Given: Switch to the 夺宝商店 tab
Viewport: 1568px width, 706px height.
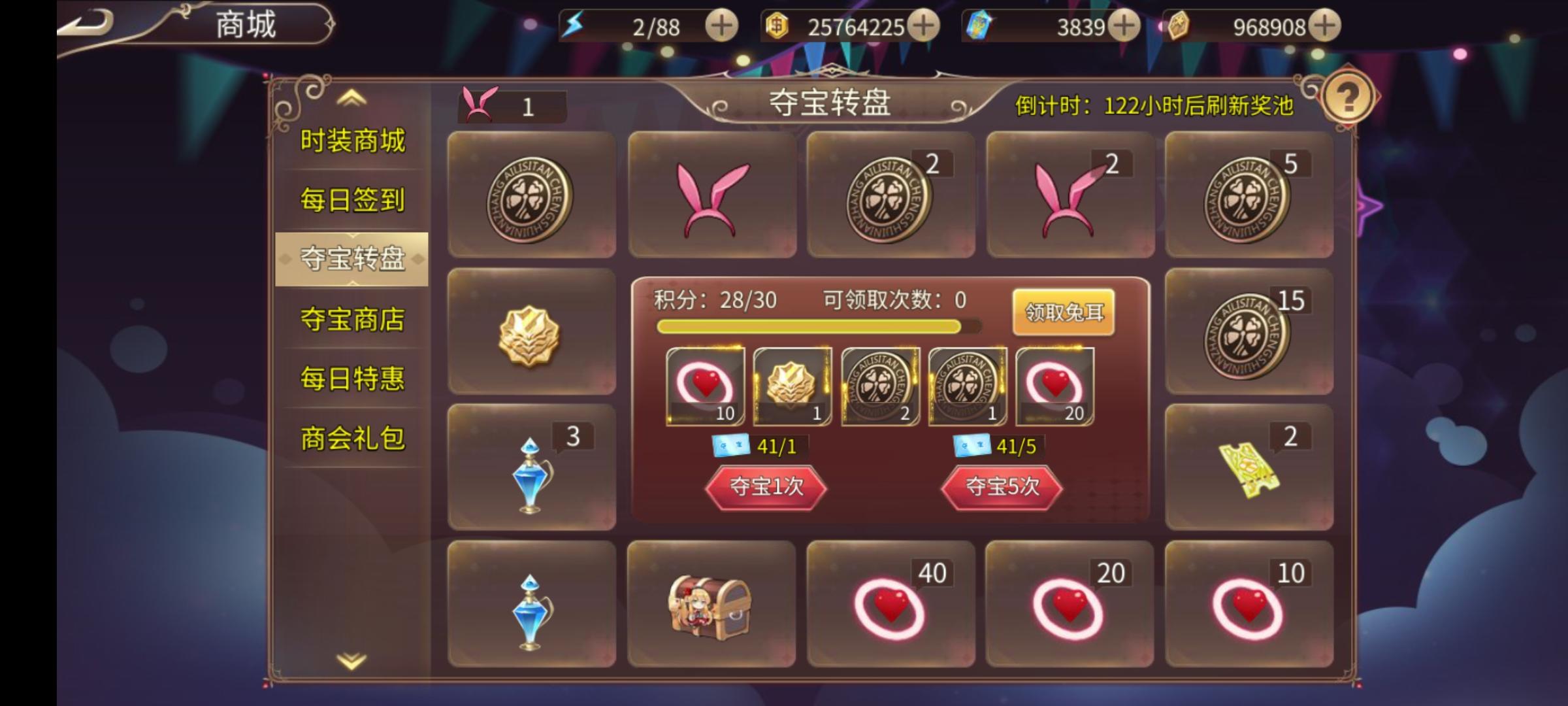Looking at the screenshot, I should click(353, 318).
